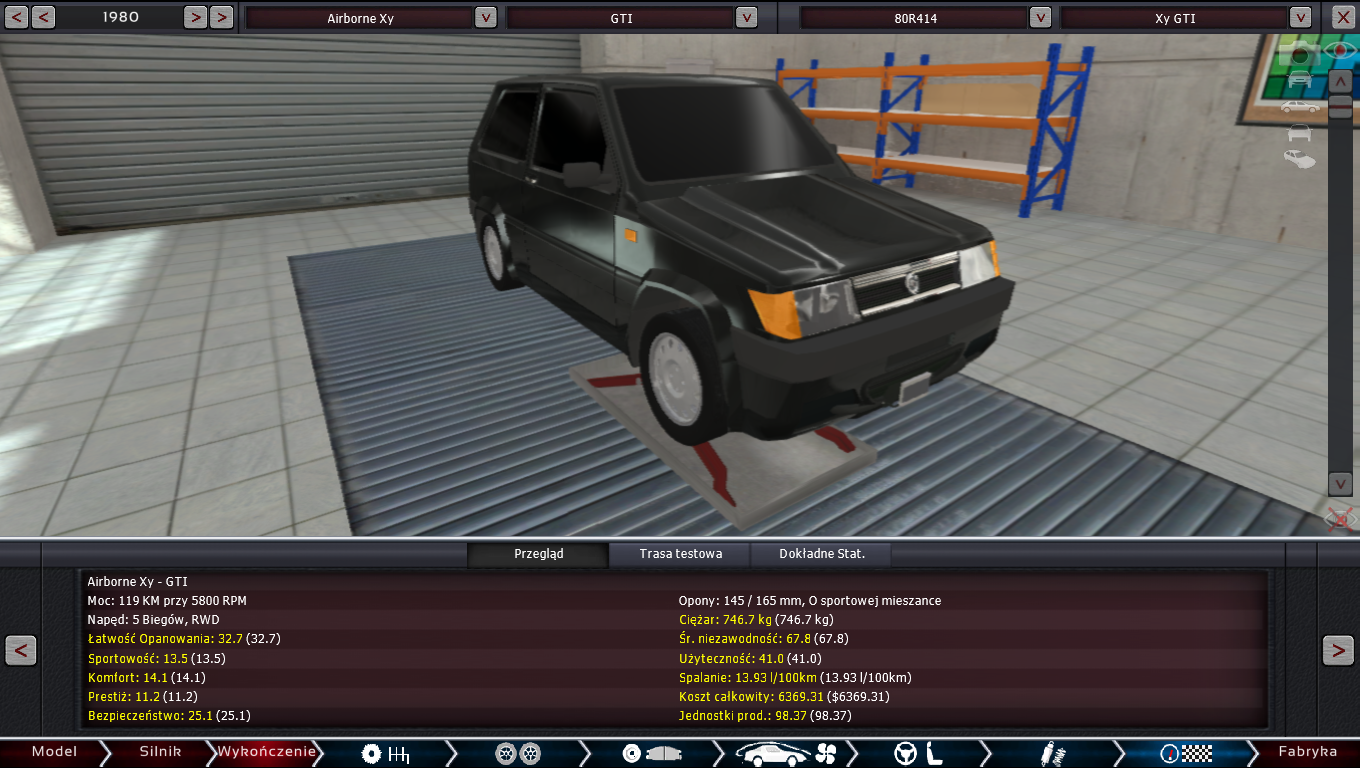Choose the side-view car camera icon
This screenshot has width=1360, height=768.
[1299, 106]
